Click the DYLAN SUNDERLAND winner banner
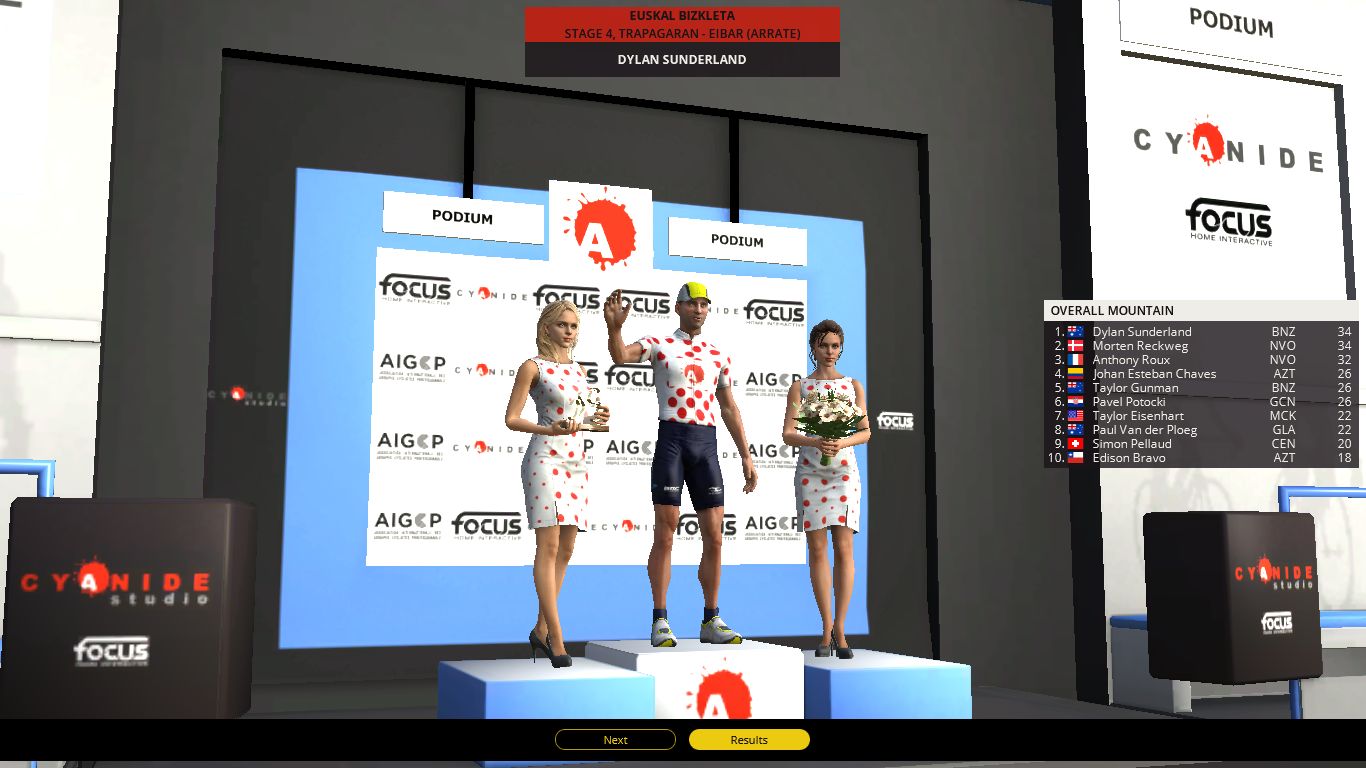Image resolution: width=1366 pixels, height=768 pixels. 681,59
